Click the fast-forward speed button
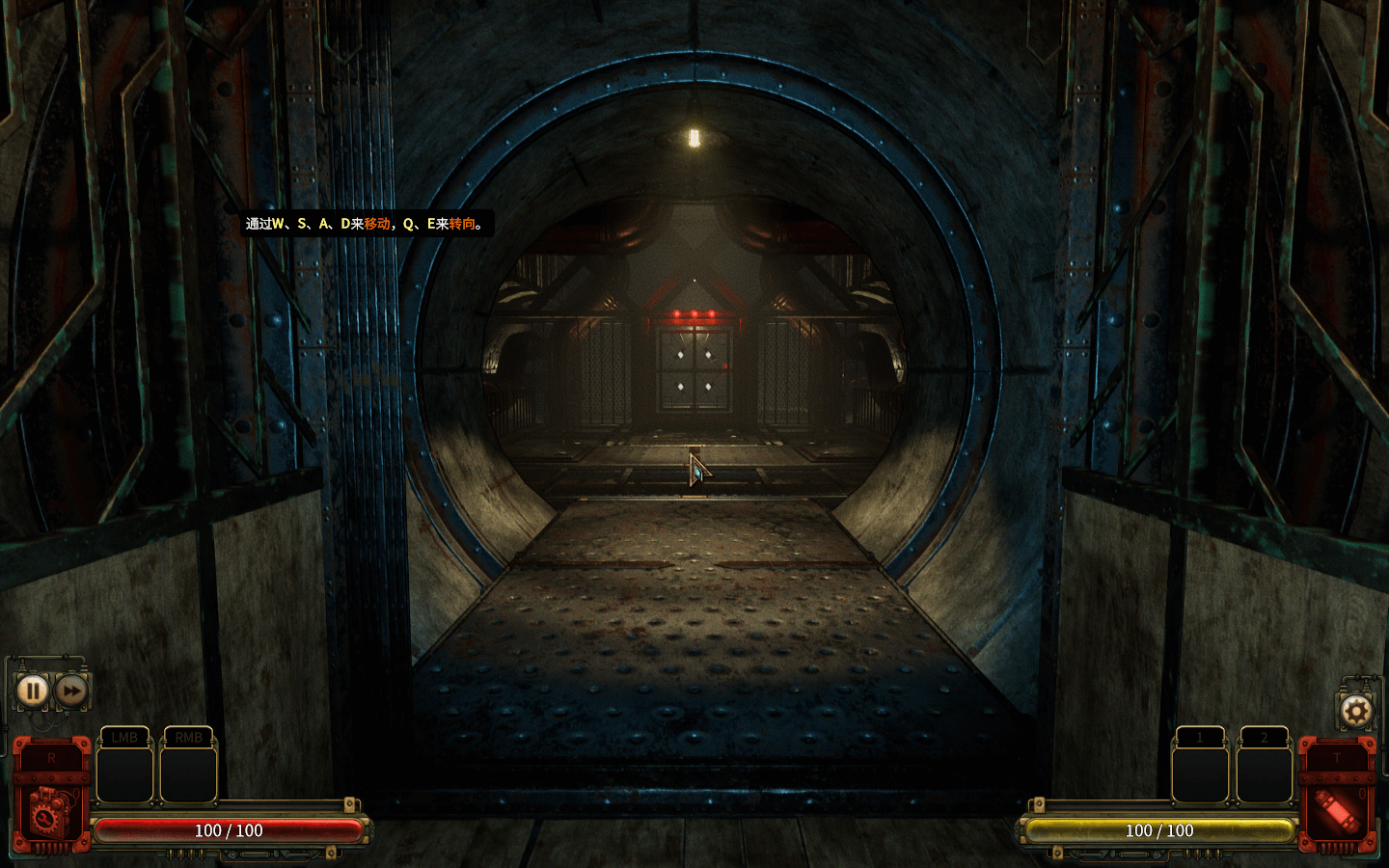Image resolution: width=1389 pixels, height=868 pixels. [x=71, y=691]
